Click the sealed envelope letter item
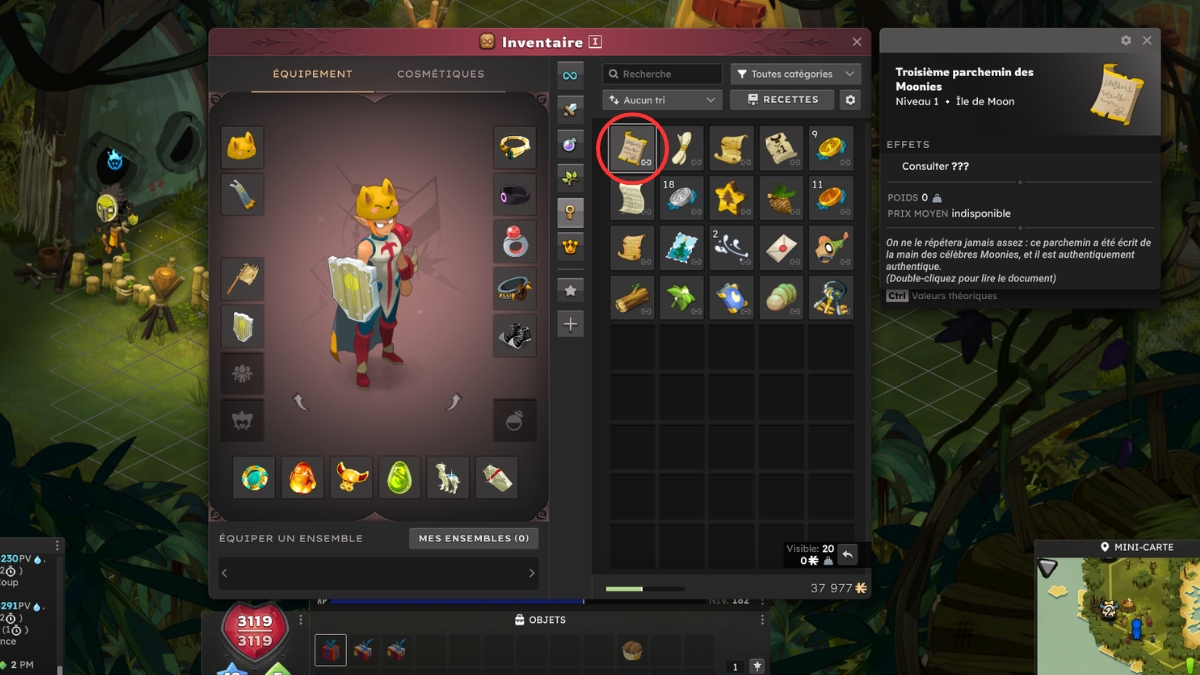Screen dimensions: 1200x675 pyautogui.click(x=781, y=248)
